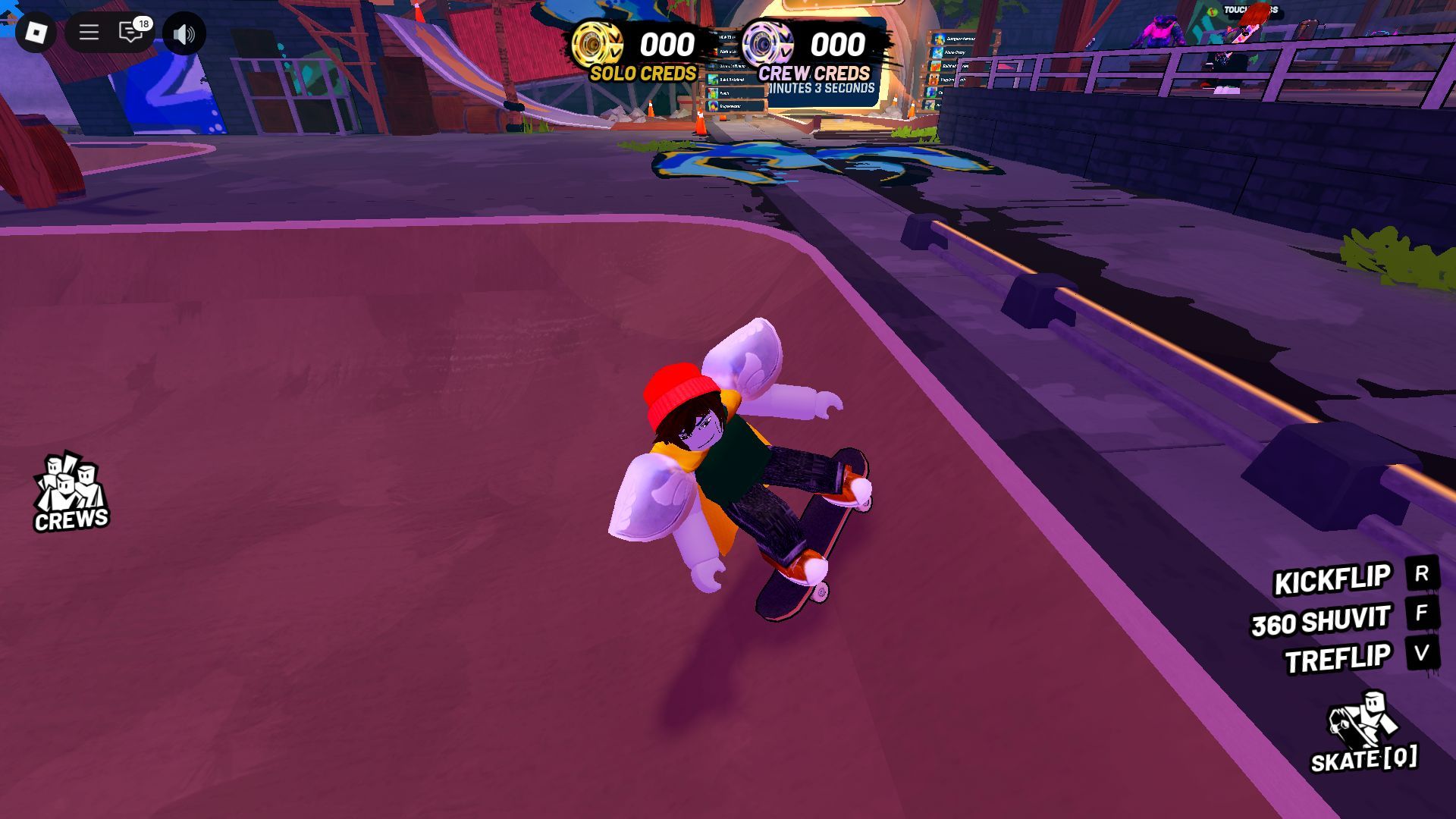The height and width of the screenshot is (819, 1456).
Task: Open the chat bubble icon with 18 notifications
Action: [130, 33]
